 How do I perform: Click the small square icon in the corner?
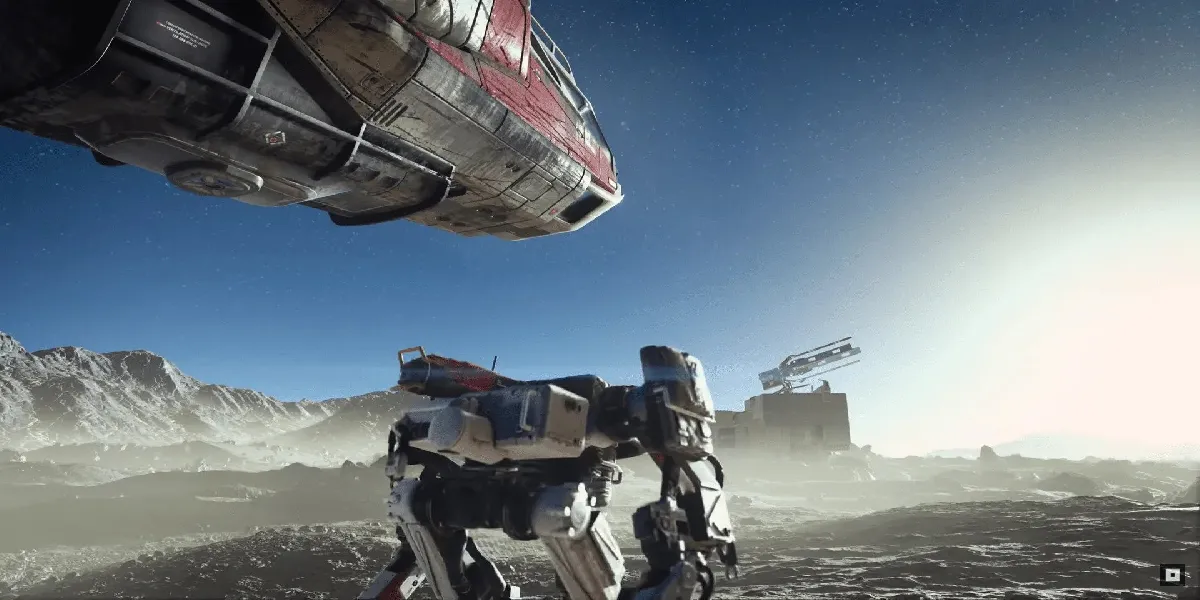pos(1171,575)
